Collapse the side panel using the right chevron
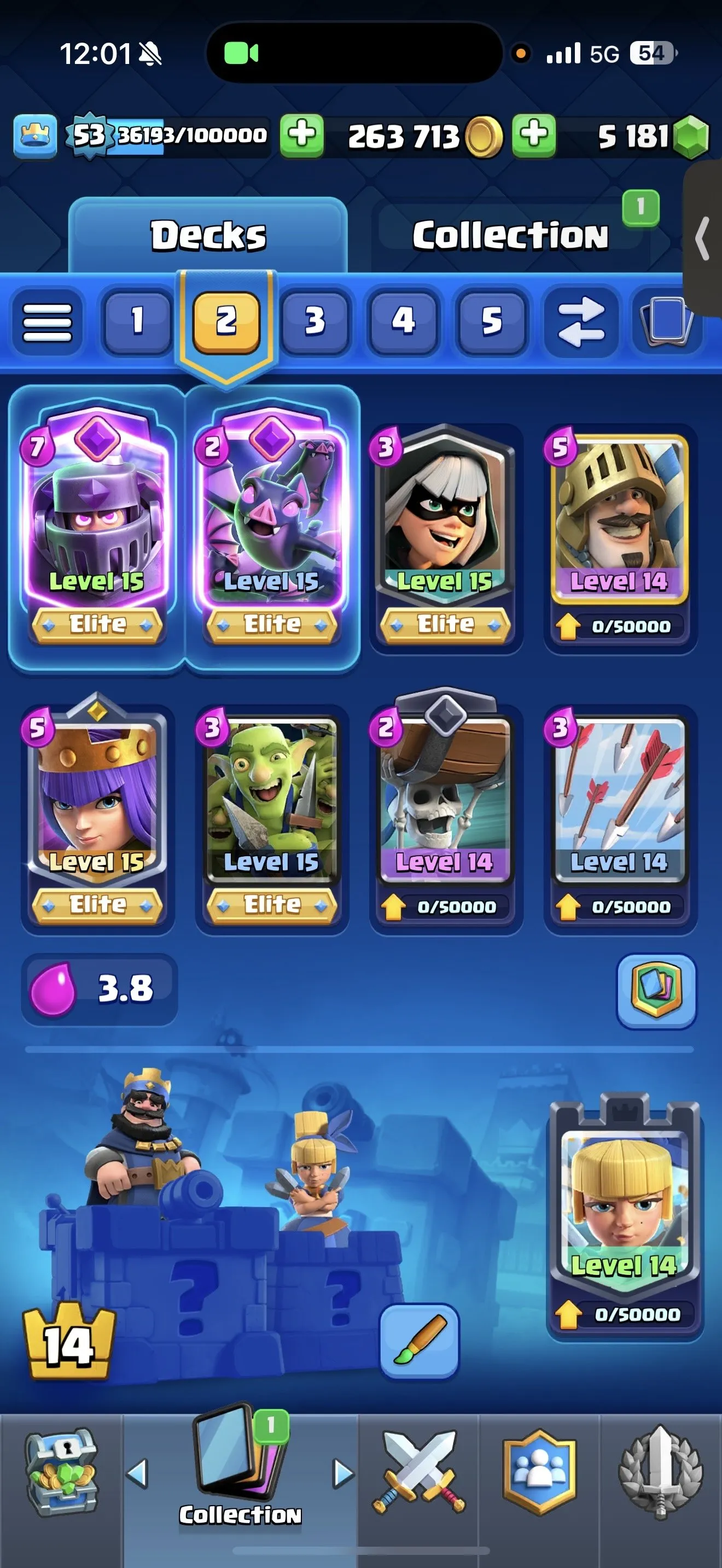This screenshot has height=1568, width=722. coord(701,237)
